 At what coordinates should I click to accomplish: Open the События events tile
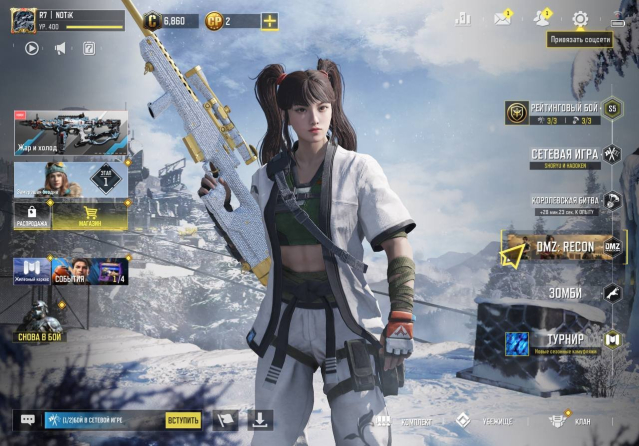(69, 271)
